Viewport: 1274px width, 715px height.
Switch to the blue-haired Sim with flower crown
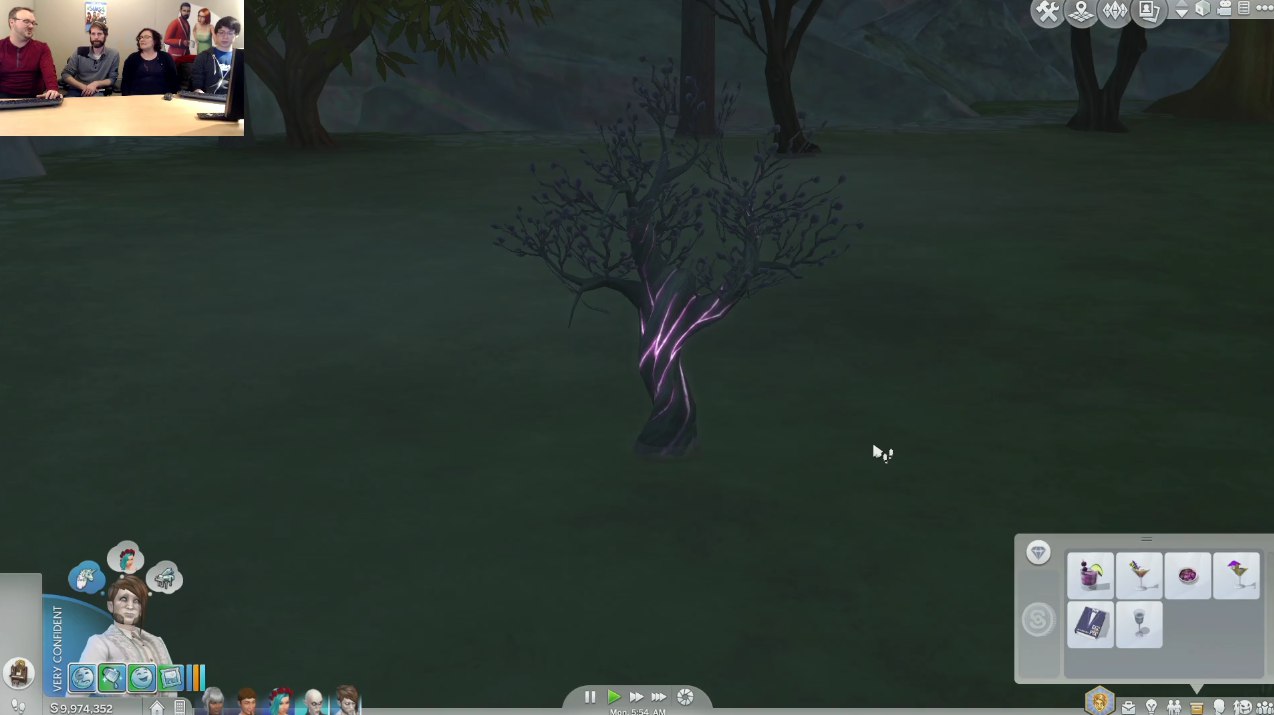[x=280, y=699]
